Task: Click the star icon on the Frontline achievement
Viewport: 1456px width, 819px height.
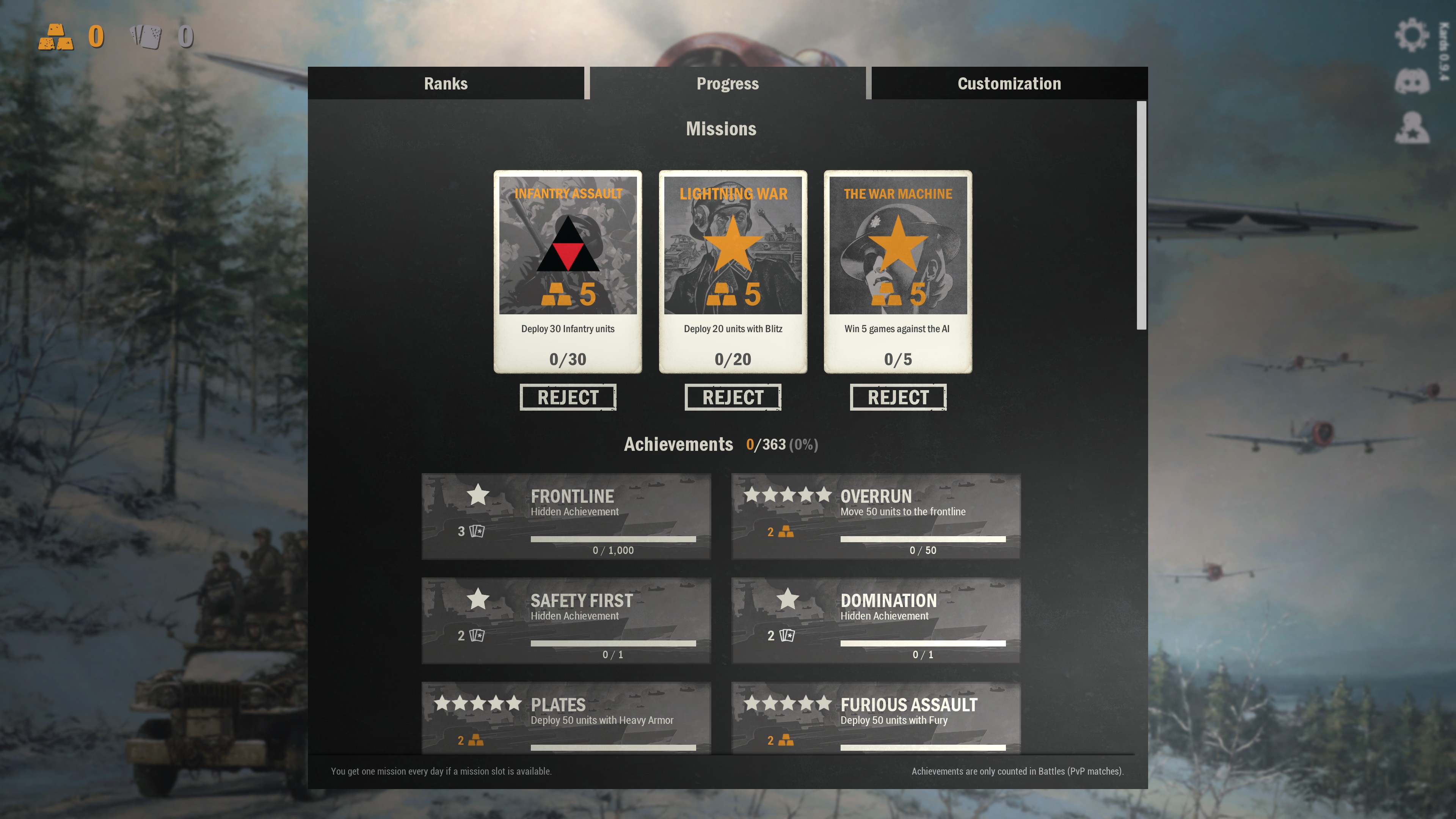Action: (478, 496)
